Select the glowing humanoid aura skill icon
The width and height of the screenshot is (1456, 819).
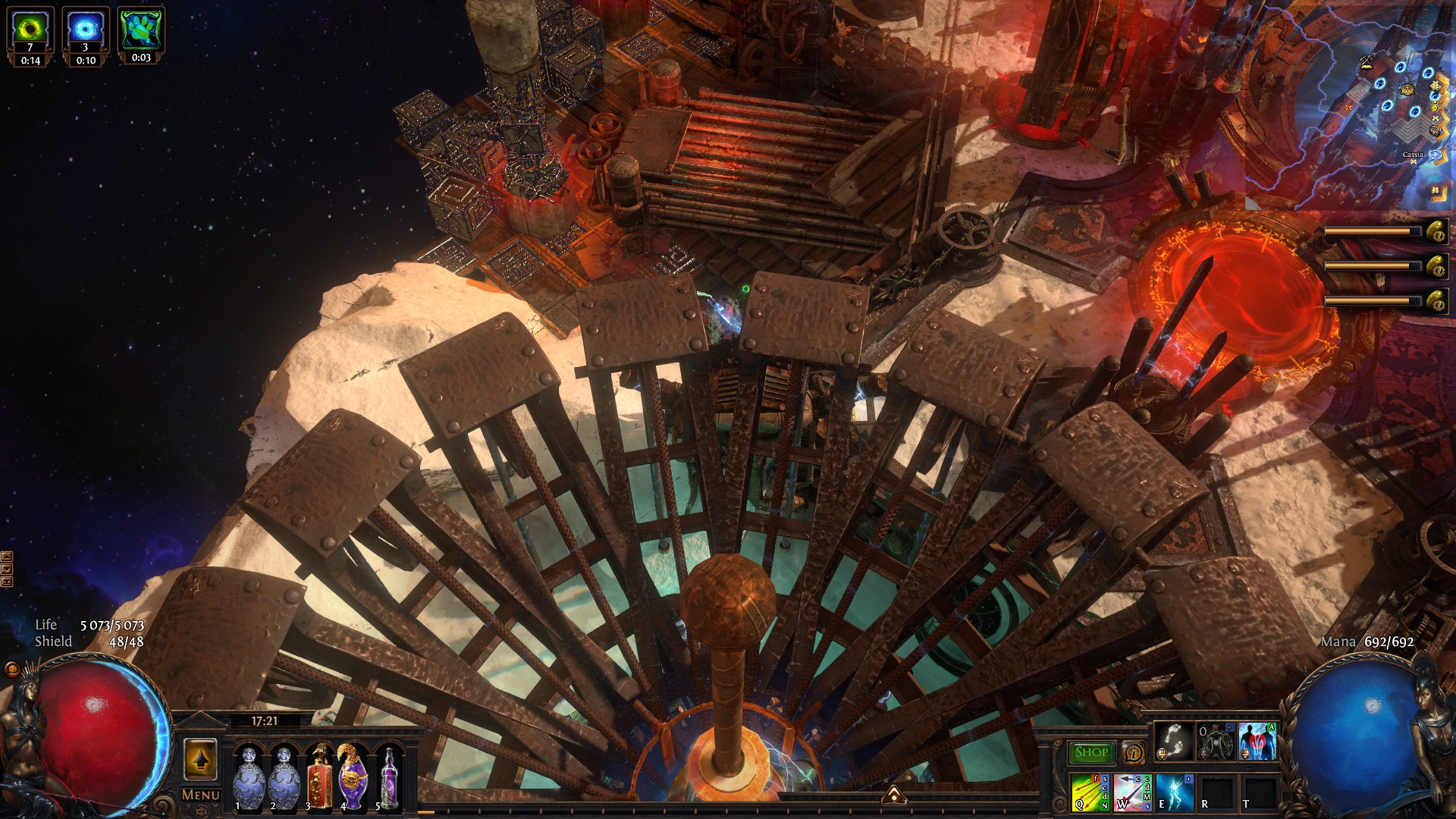[1215, 741]
